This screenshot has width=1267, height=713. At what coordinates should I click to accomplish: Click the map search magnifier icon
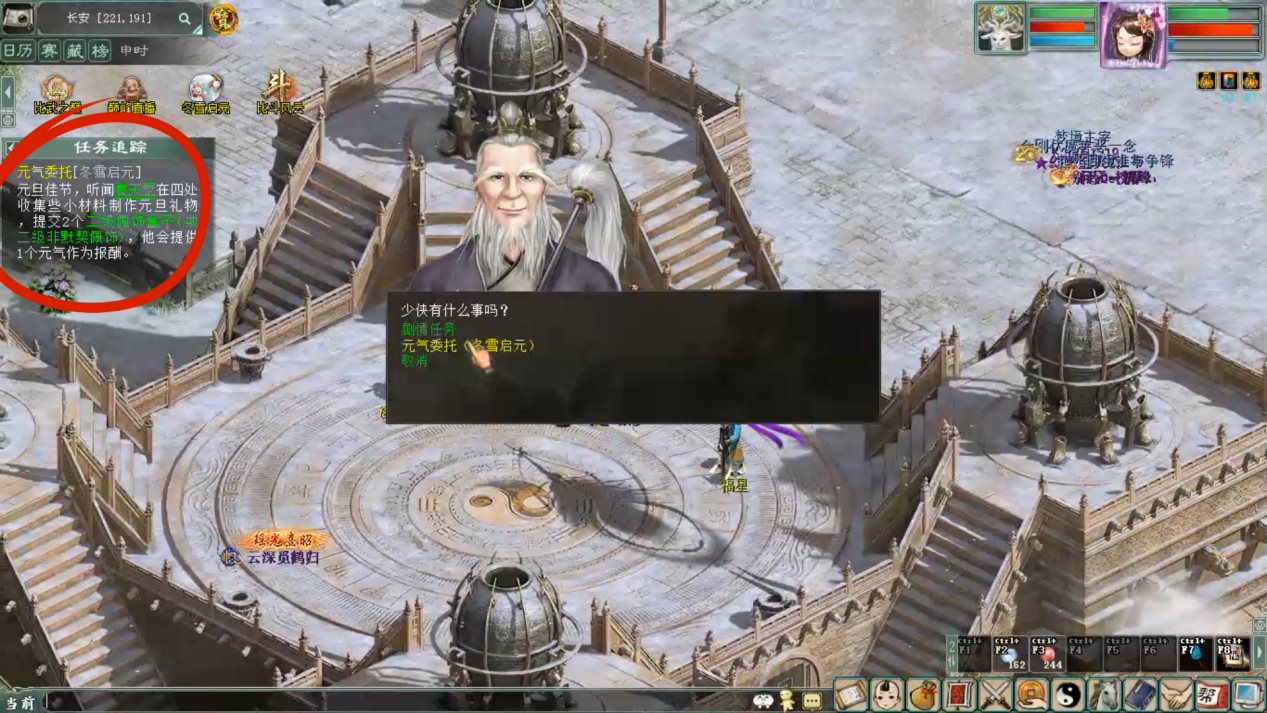[185, 18]
